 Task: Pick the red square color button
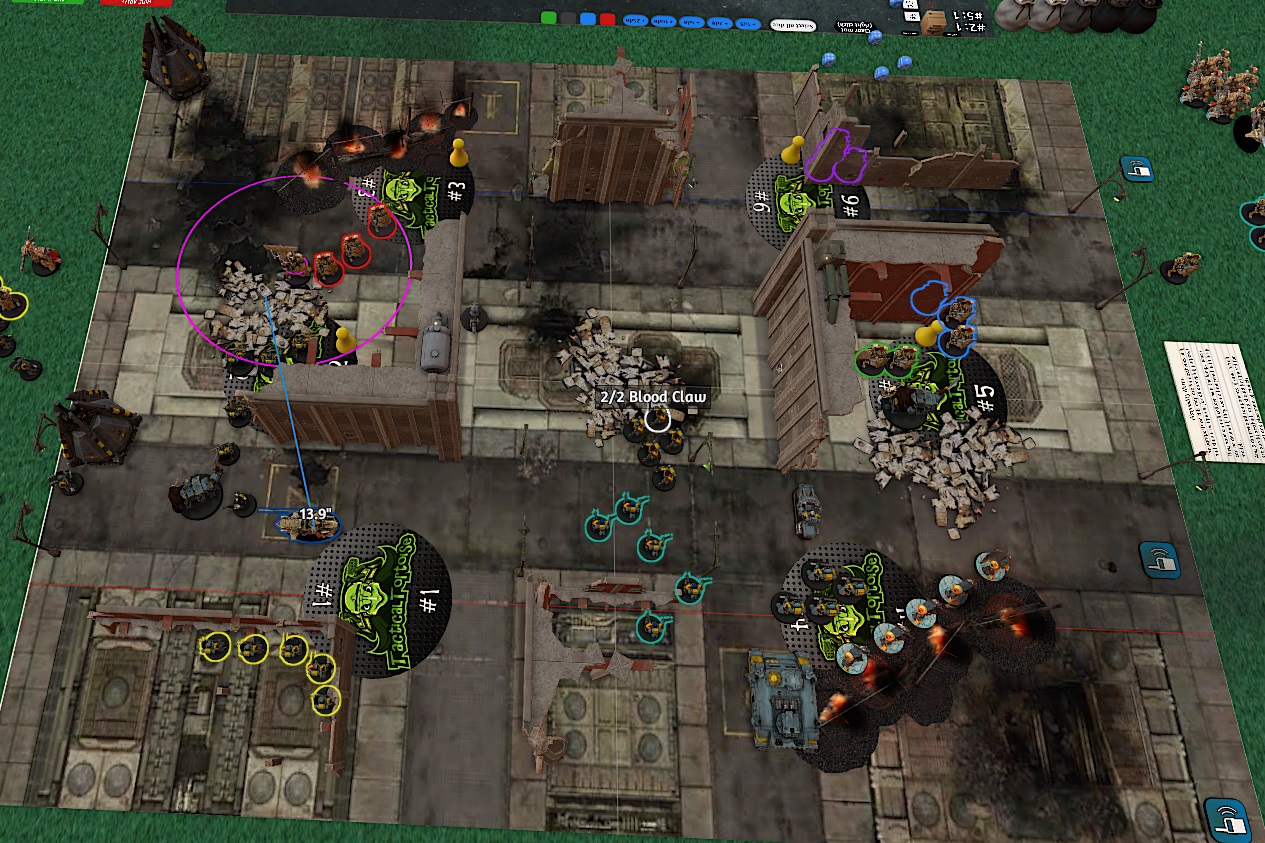click(606, 18)
